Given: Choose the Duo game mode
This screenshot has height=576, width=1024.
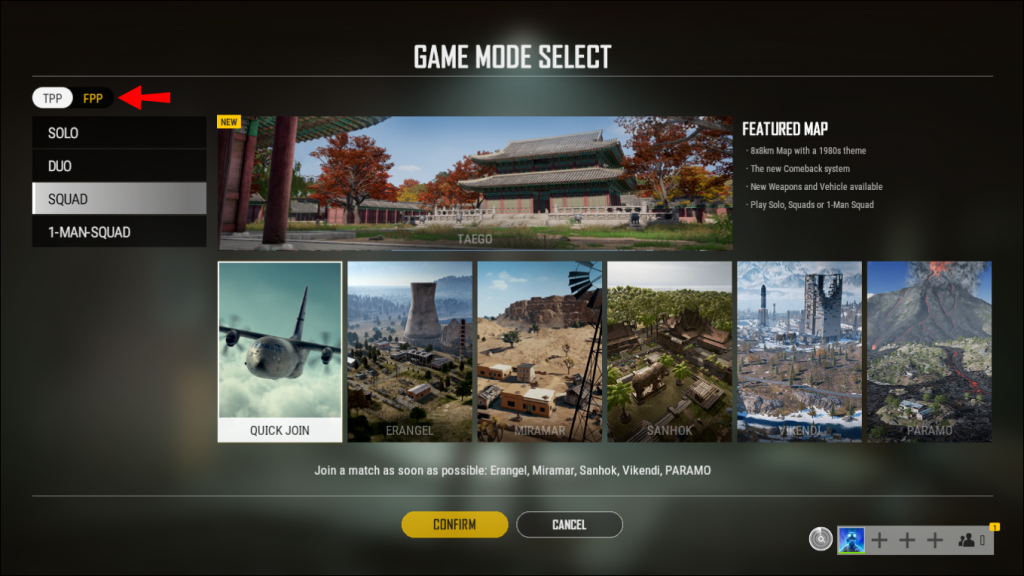Looking at the screenshot, I should click(119, 166).
